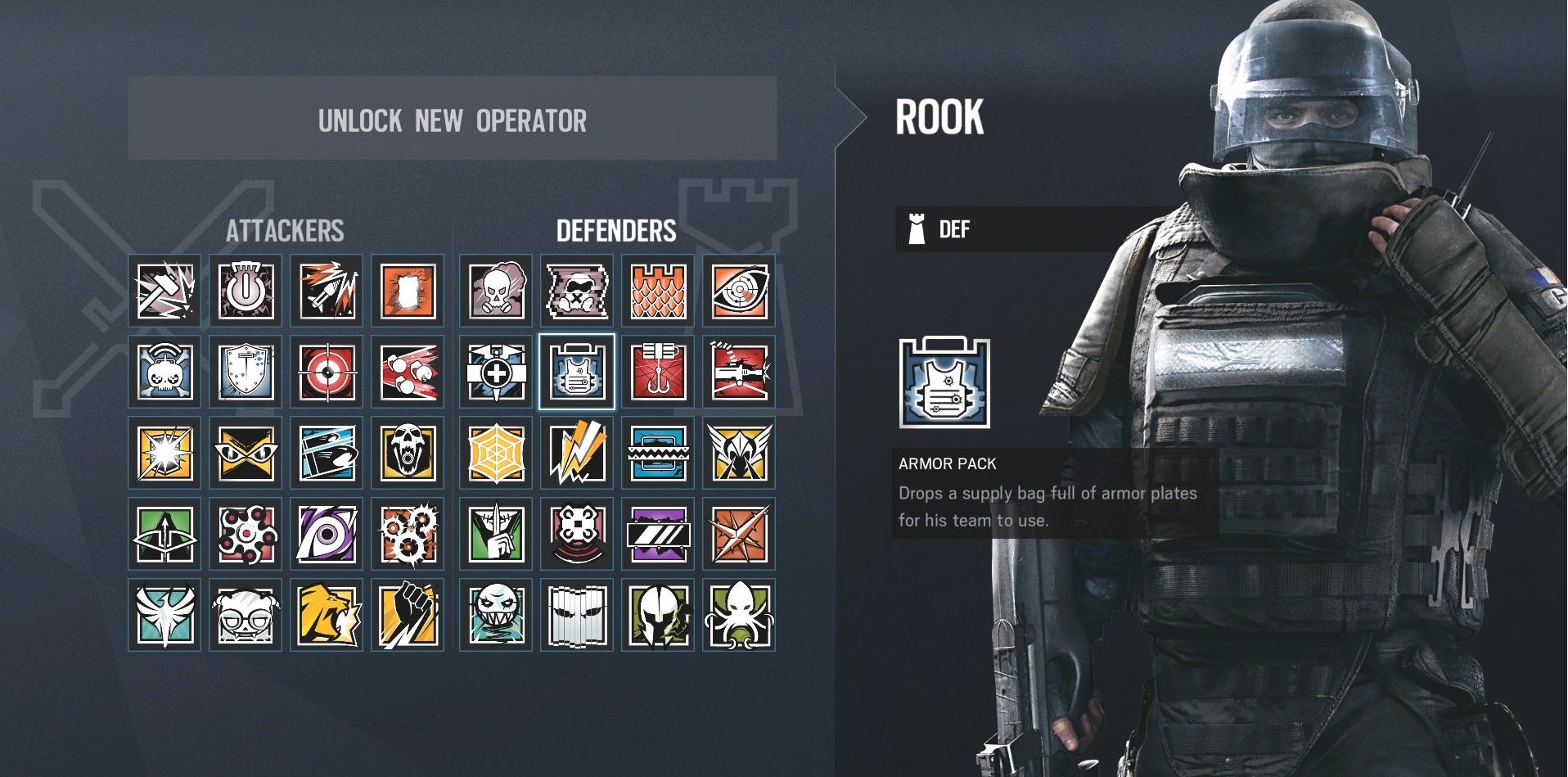Select Montagne's shield icon
This screenshot has height=777, width=1568.
(246, 373)
